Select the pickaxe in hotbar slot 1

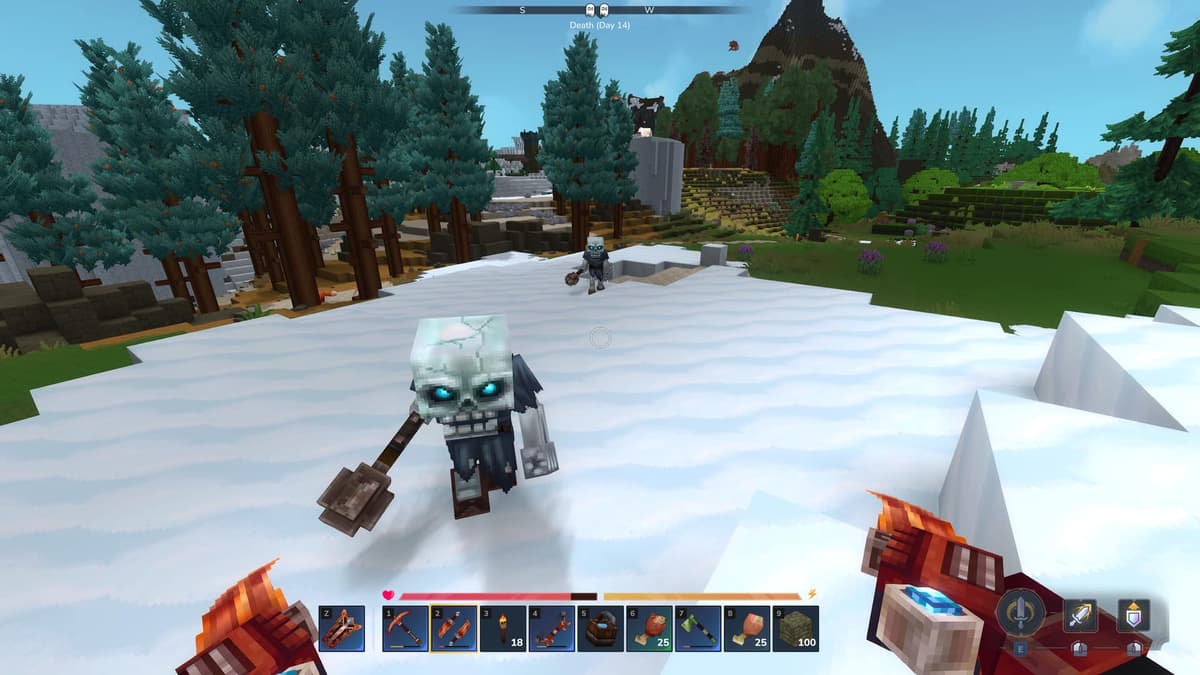pyautogui.click(x=406, y=629)
